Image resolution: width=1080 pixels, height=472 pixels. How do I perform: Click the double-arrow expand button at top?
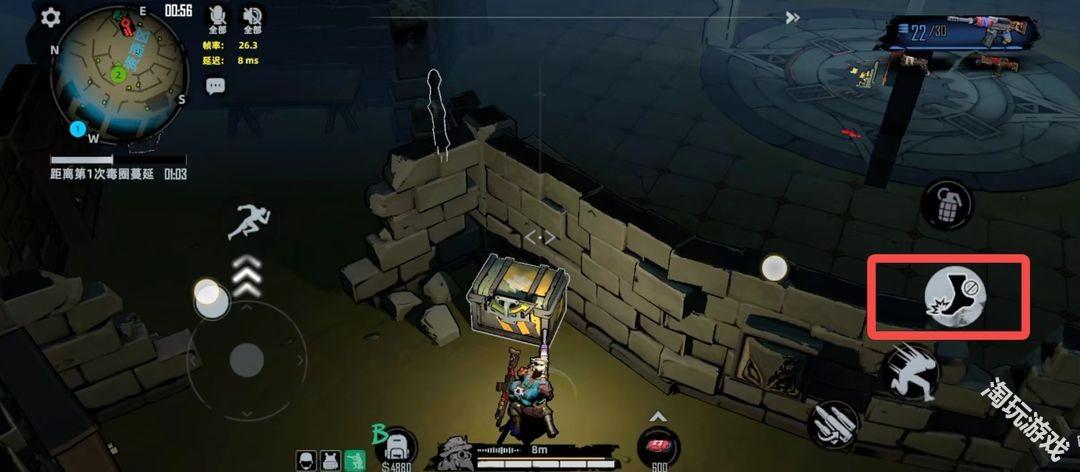tap(792, 17)
